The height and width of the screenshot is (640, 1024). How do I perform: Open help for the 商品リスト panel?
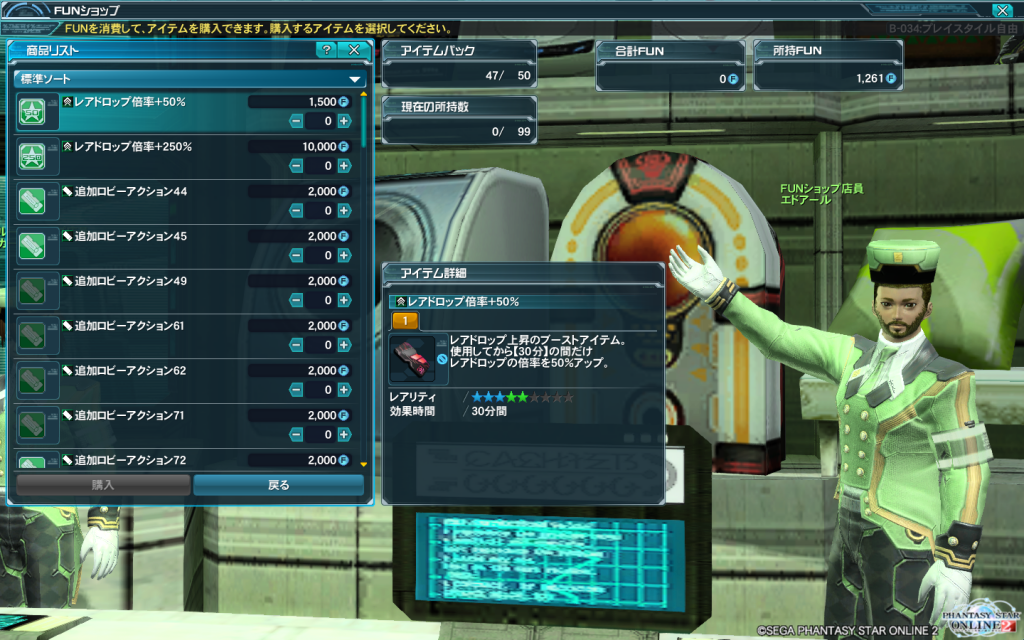[x=326, y=49]
